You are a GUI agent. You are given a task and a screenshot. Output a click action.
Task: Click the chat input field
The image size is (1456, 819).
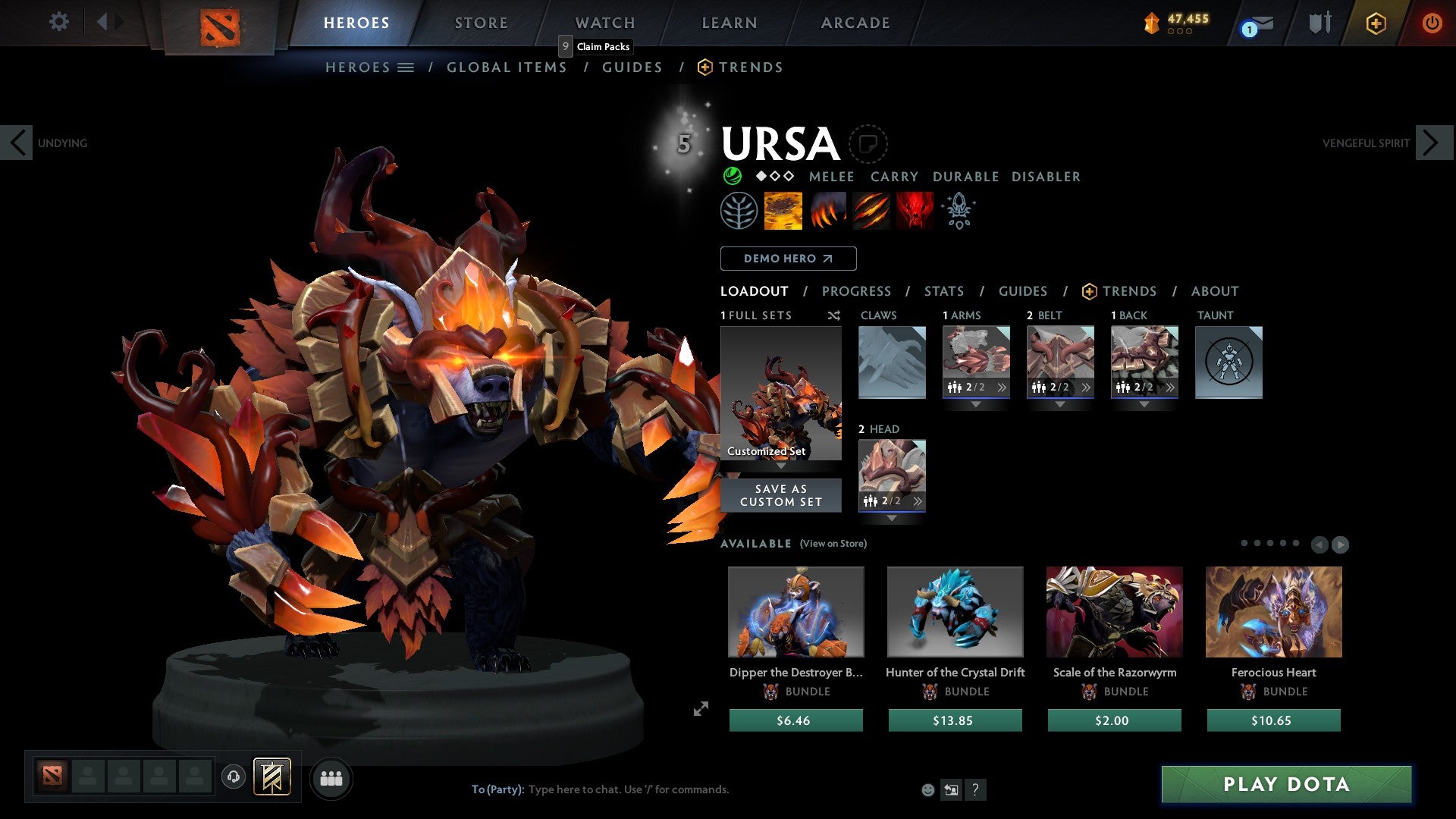682,789
